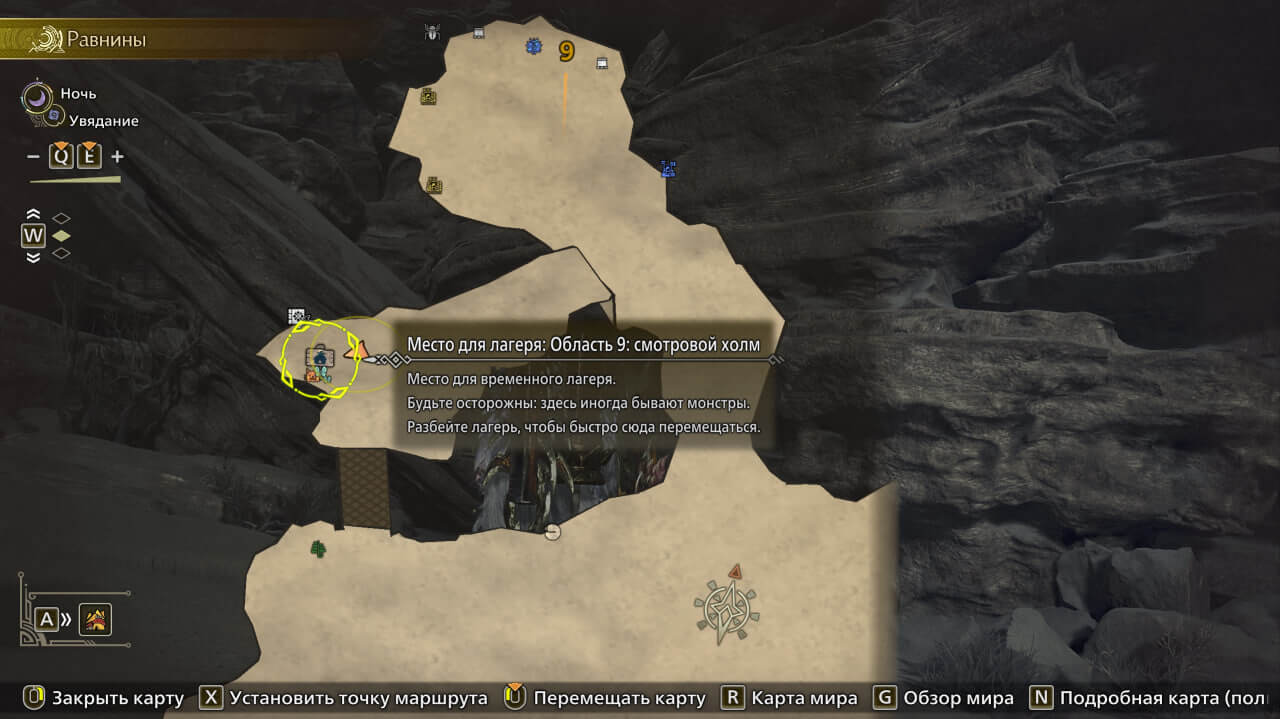Select the area number 9 label
Screen dimensions: 1280x719
(567, 50)
